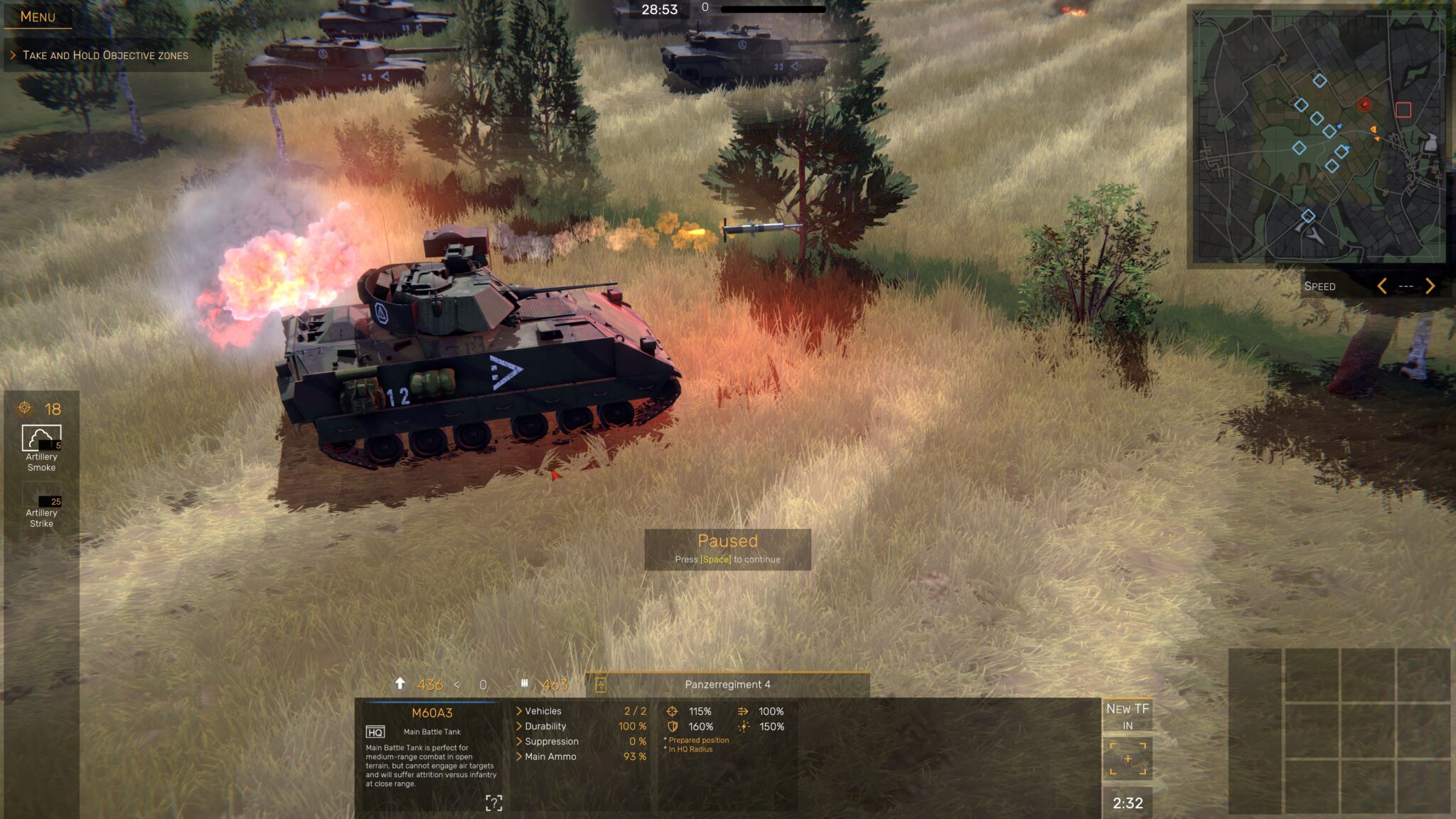Click the supply crate icon beside 463
This screenshot has width=1456, height=819.
(525, 684)
